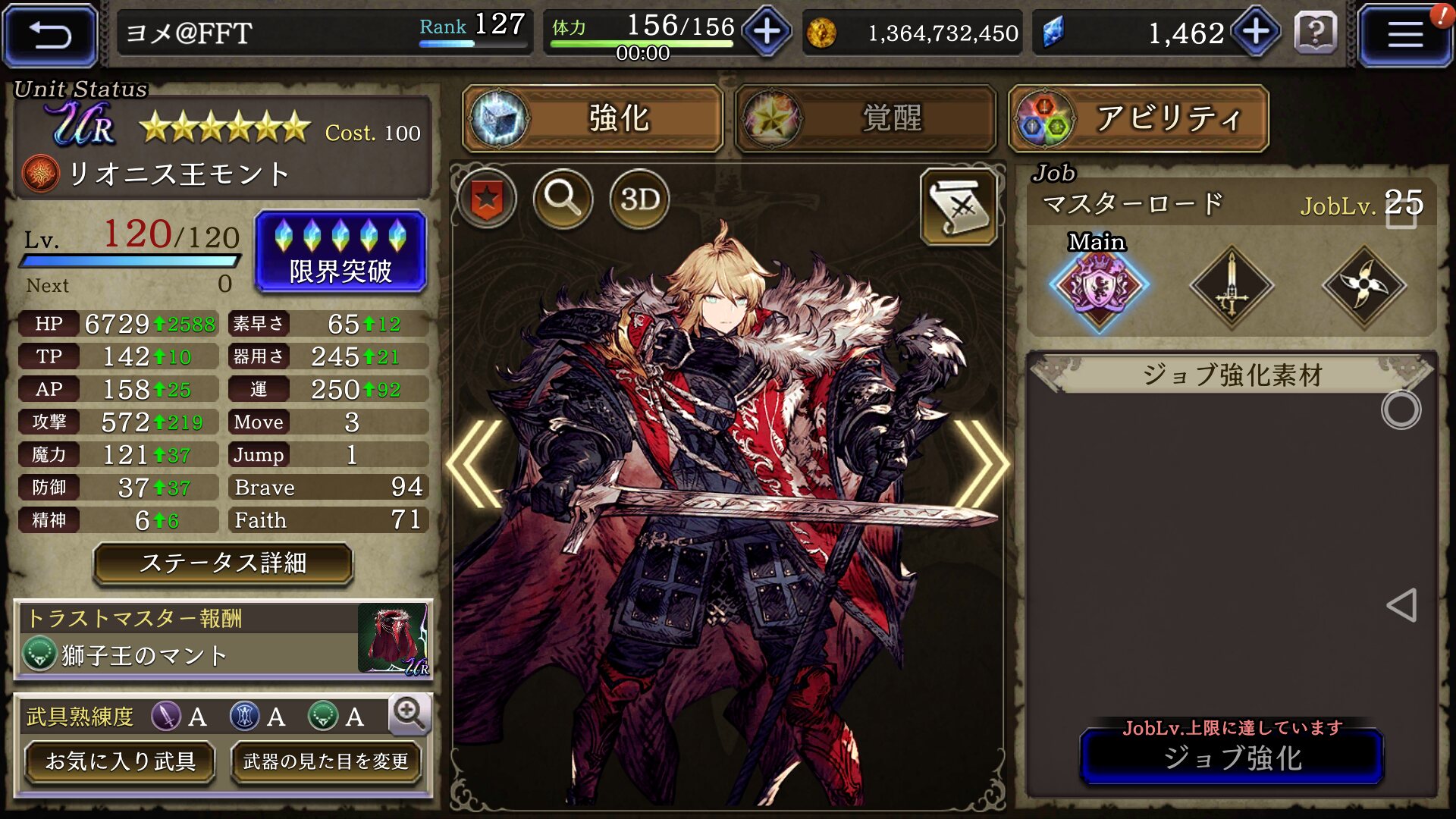Go back with the return arrow button

50,35
